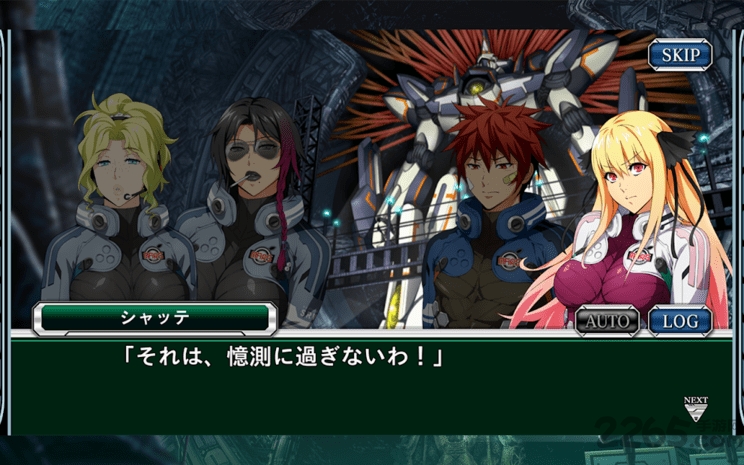Skip the dialogue scene with SKIP
The width and height of the screenshot is (744, 465).
click(x=679, y=54)
